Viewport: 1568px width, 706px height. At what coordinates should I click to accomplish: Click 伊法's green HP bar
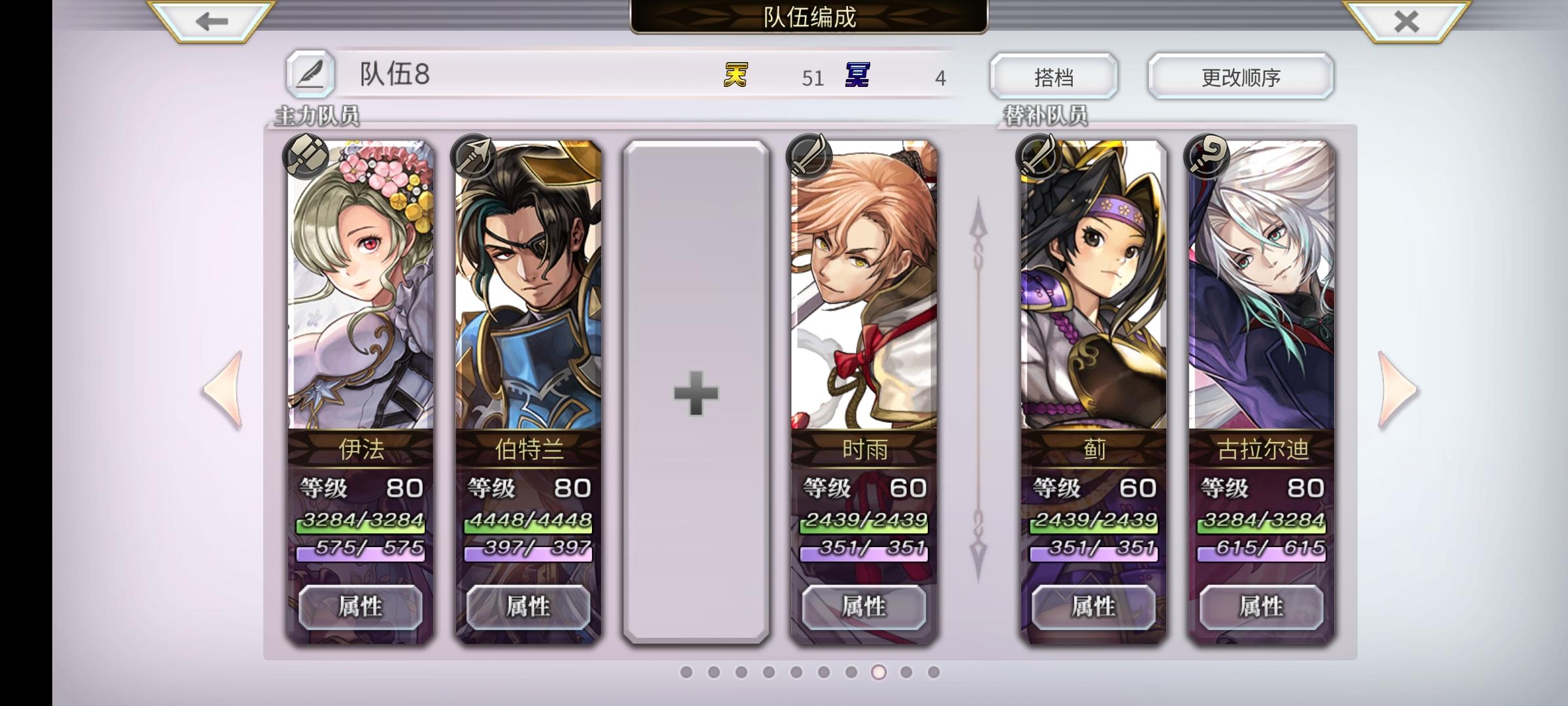pos(359,525)
